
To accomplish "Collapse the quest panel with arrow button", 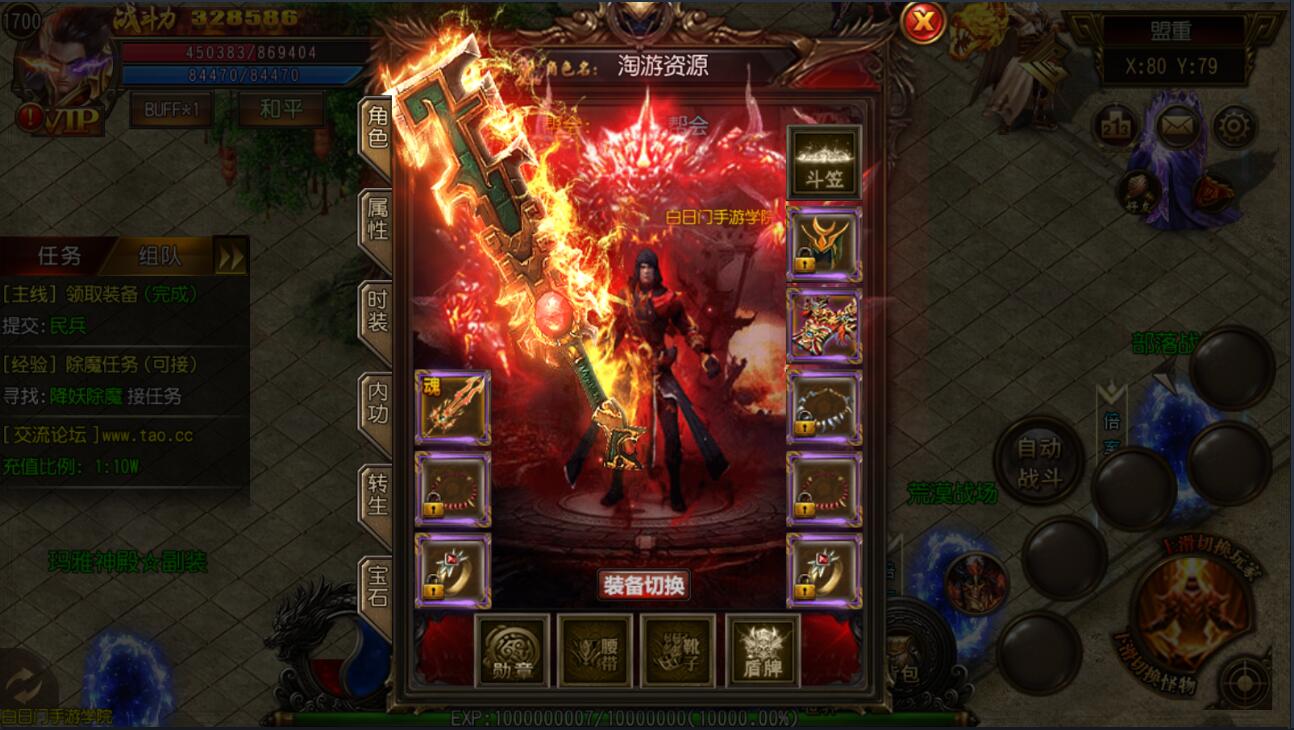I will (x=231, y=257).
